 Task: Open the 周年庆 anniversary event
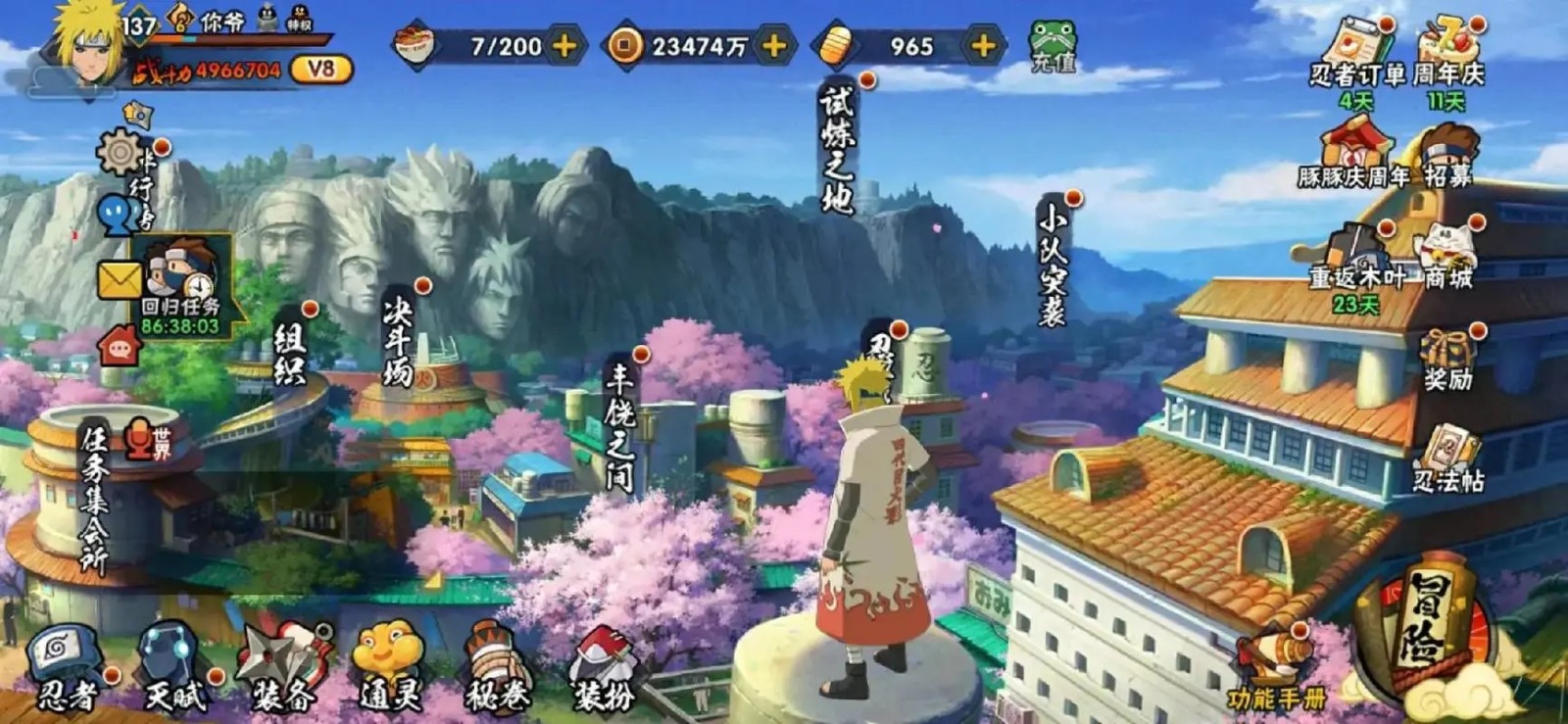[x=1448, y=54]
